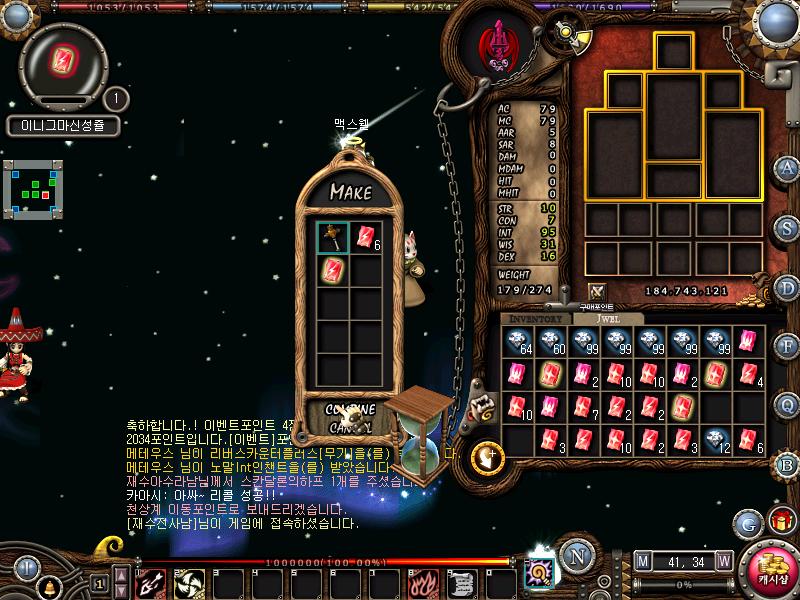800x600 pixels.
Task: Select the staff weapon in the Make grid
Action: click(333, 237)
